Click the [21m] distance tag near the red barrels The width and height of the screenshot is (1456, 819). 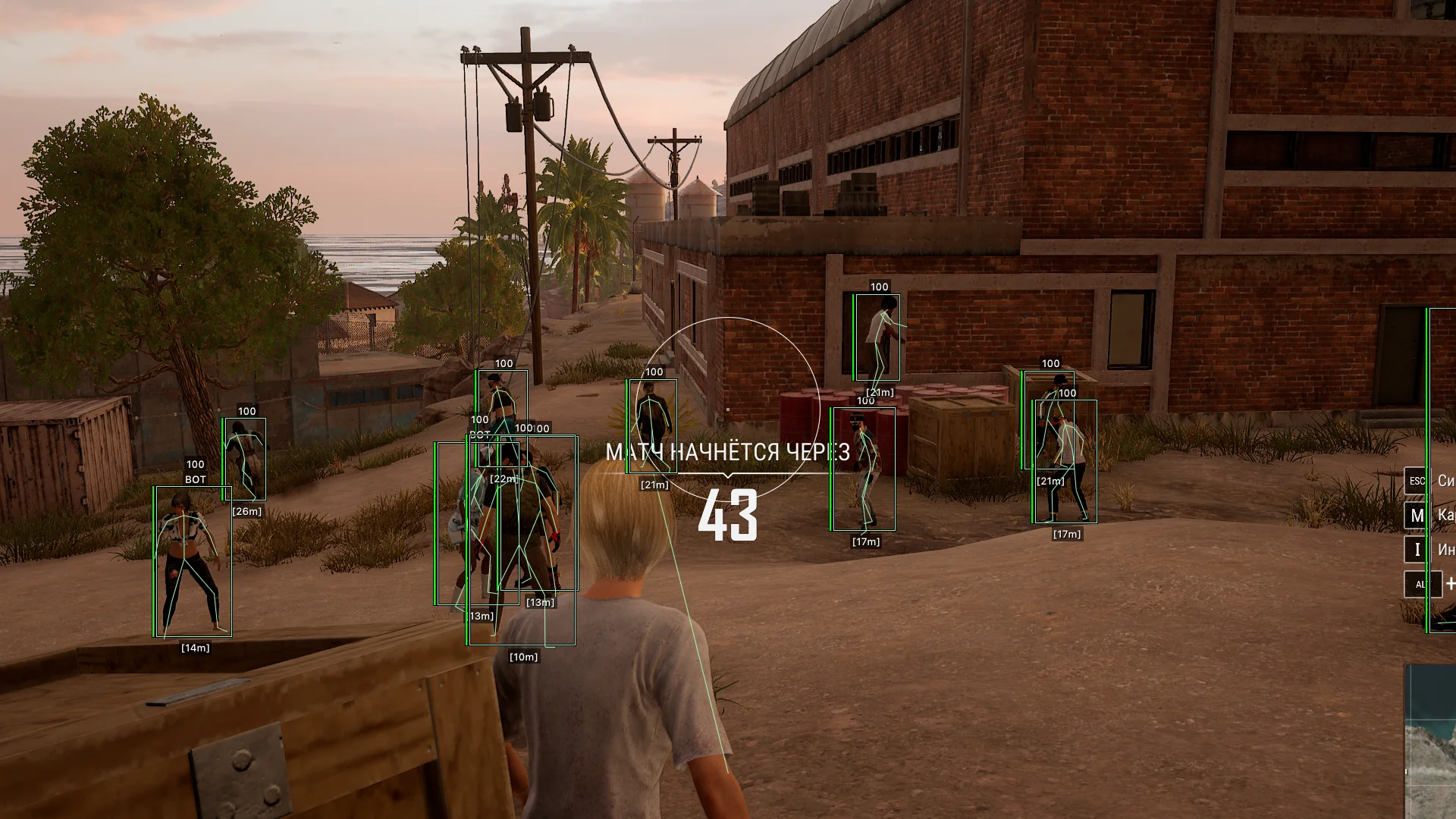(x=879, y=393)
